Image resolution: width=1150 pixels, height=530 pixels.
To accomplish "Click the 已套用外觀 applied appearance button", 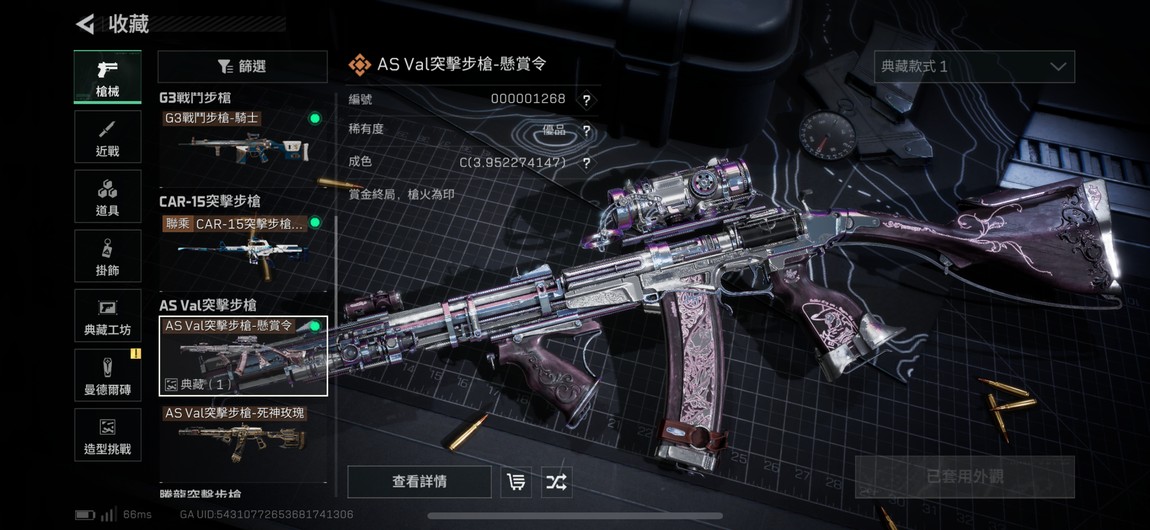I will [964, 477].
